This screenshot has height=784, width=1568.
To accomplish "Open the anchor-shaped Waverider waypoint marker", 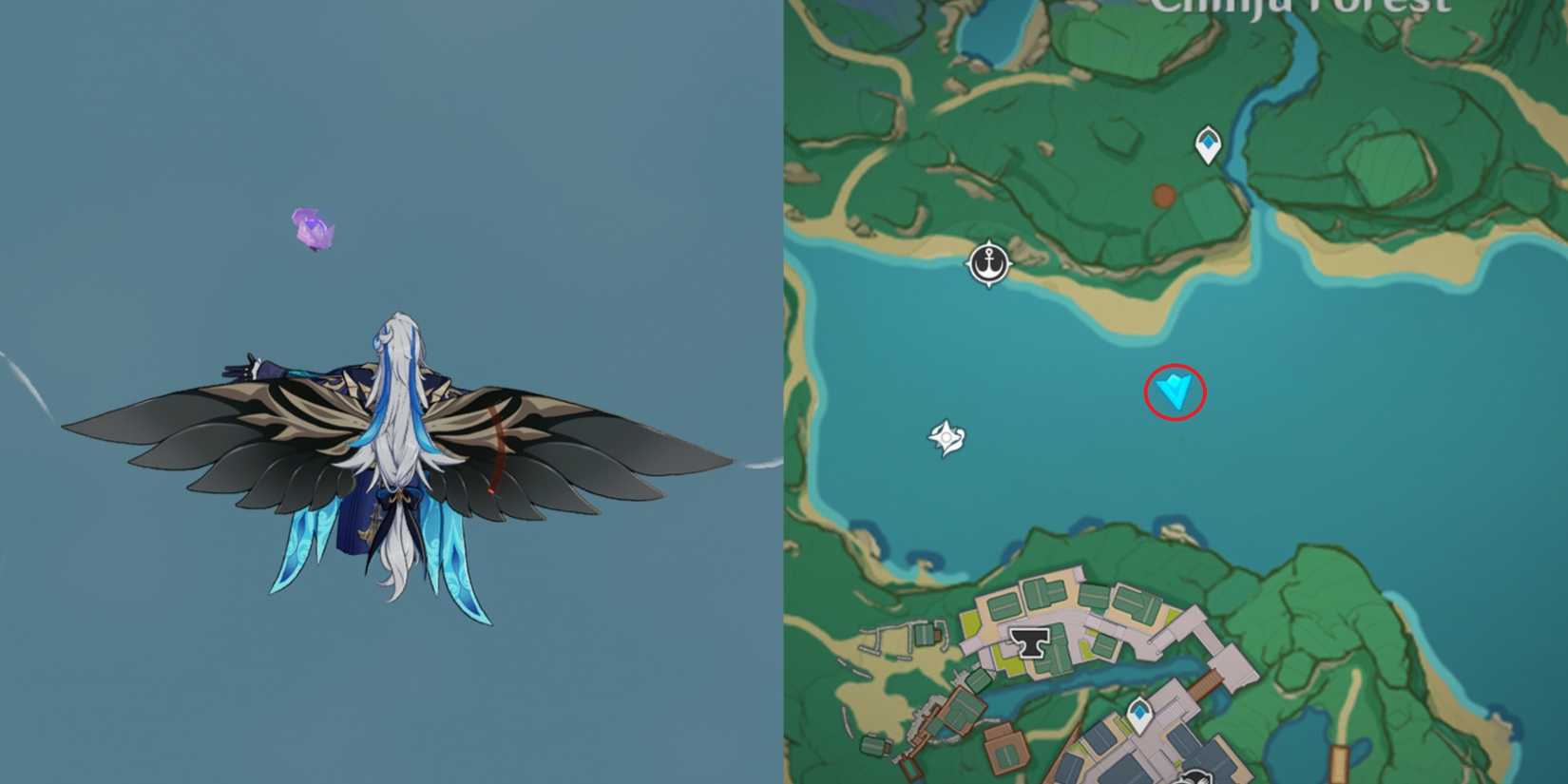I will pos(988,263).
